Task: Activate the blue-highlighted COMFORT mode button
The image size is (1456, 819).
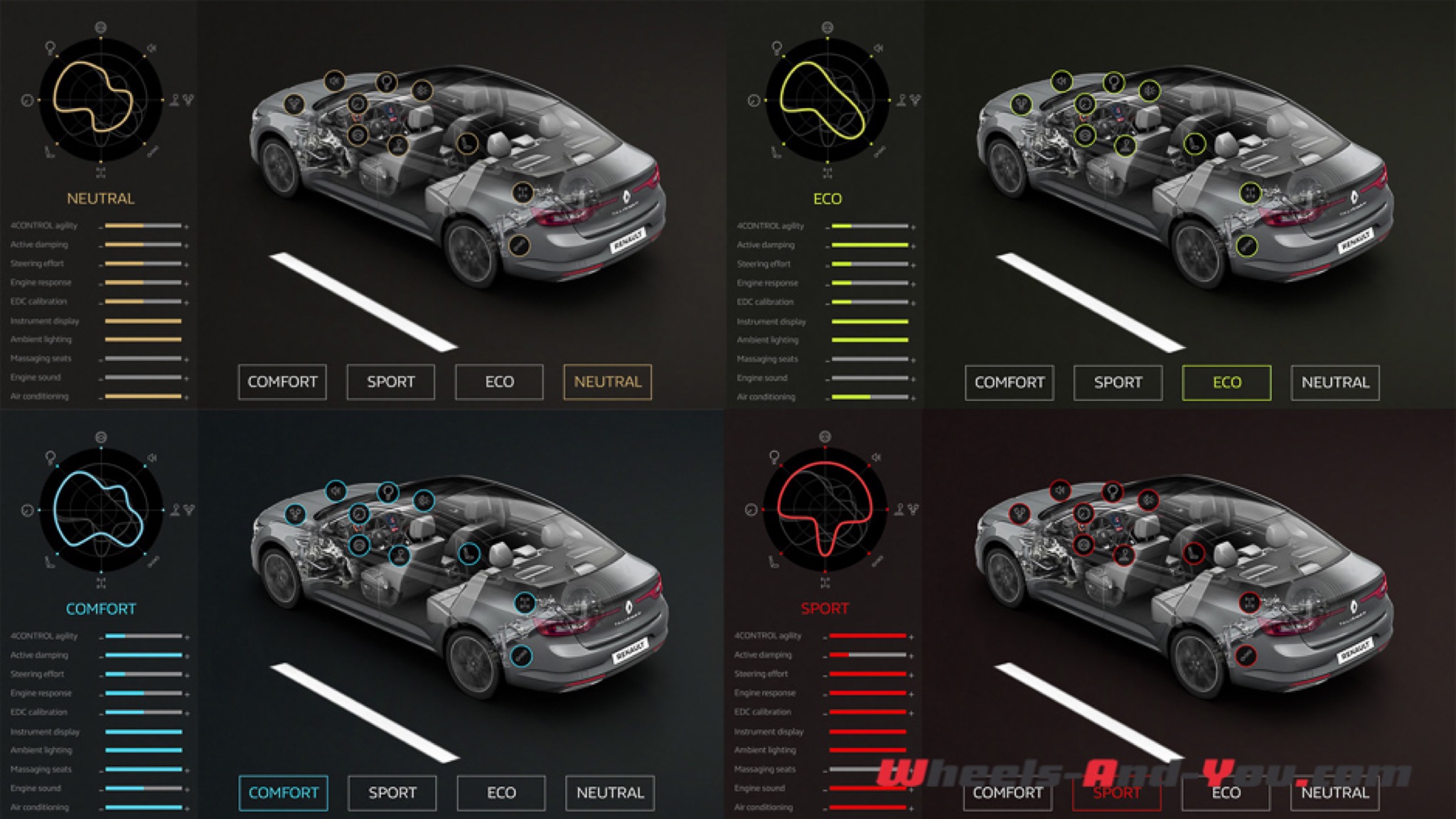Action: (283, 793)
